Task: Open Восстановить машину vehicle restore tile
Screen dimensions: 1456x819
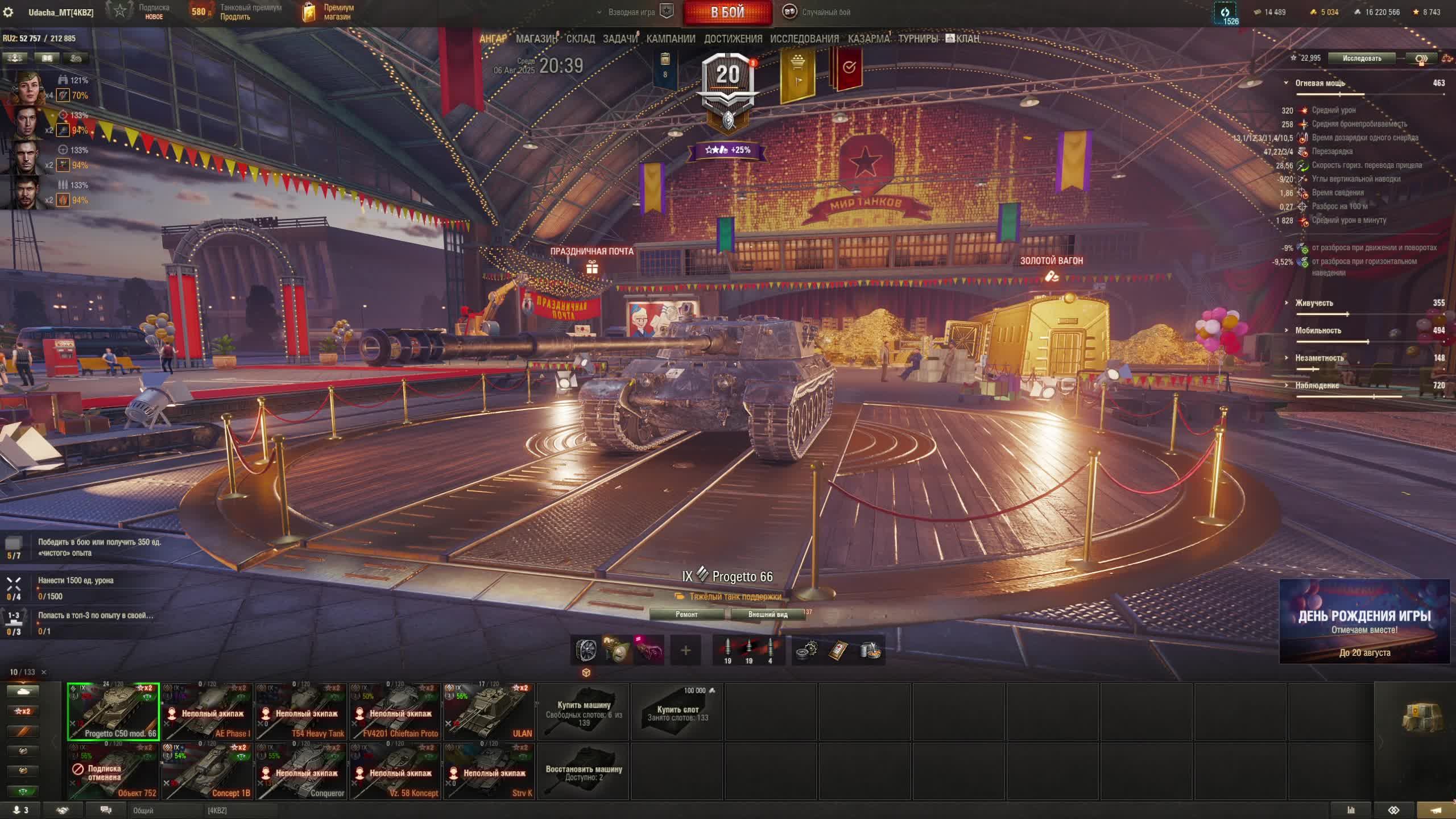Action: tap(584, 771)
